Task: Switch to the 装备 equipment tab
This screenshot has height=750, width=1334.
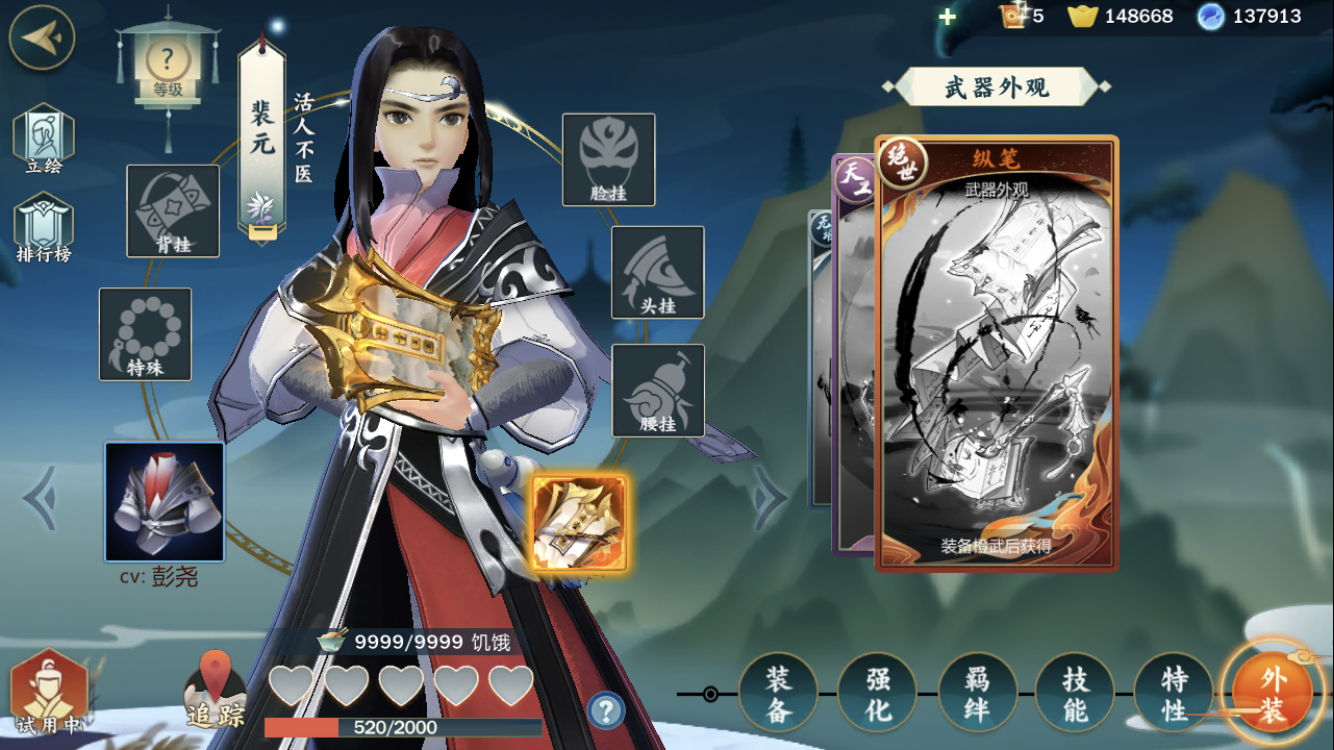Action: click(x=778, y=692)
